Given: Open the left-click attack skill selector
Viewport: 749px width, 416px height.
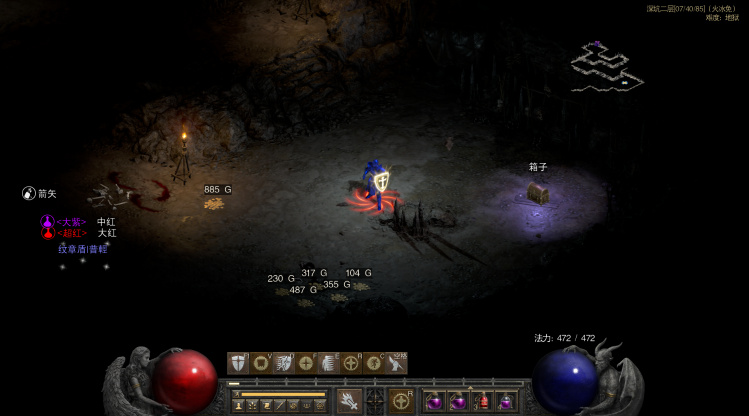Looking at the screenshot, I should point(349,400).
